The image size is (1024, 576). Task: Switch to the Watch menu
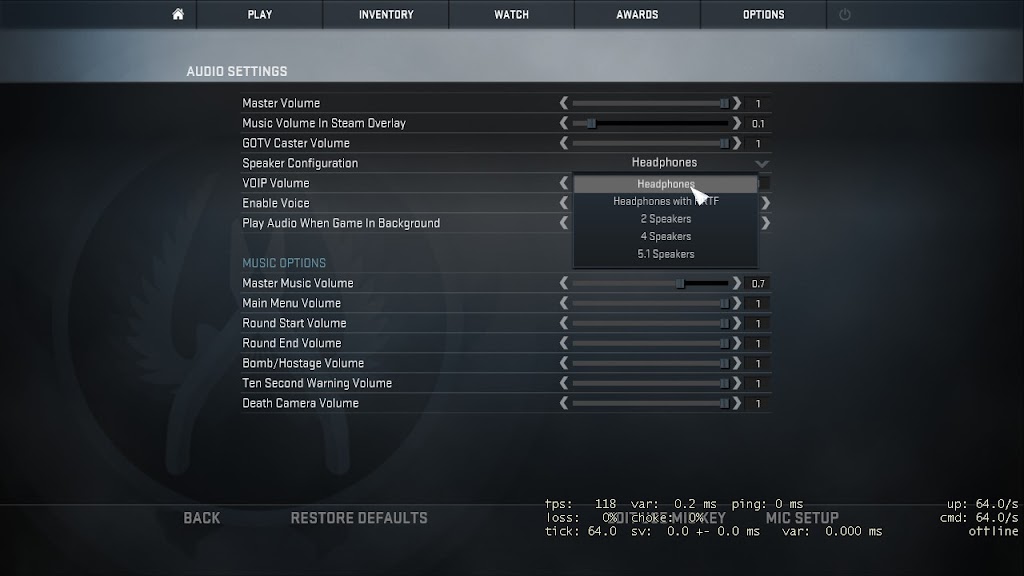pos(512,14)
